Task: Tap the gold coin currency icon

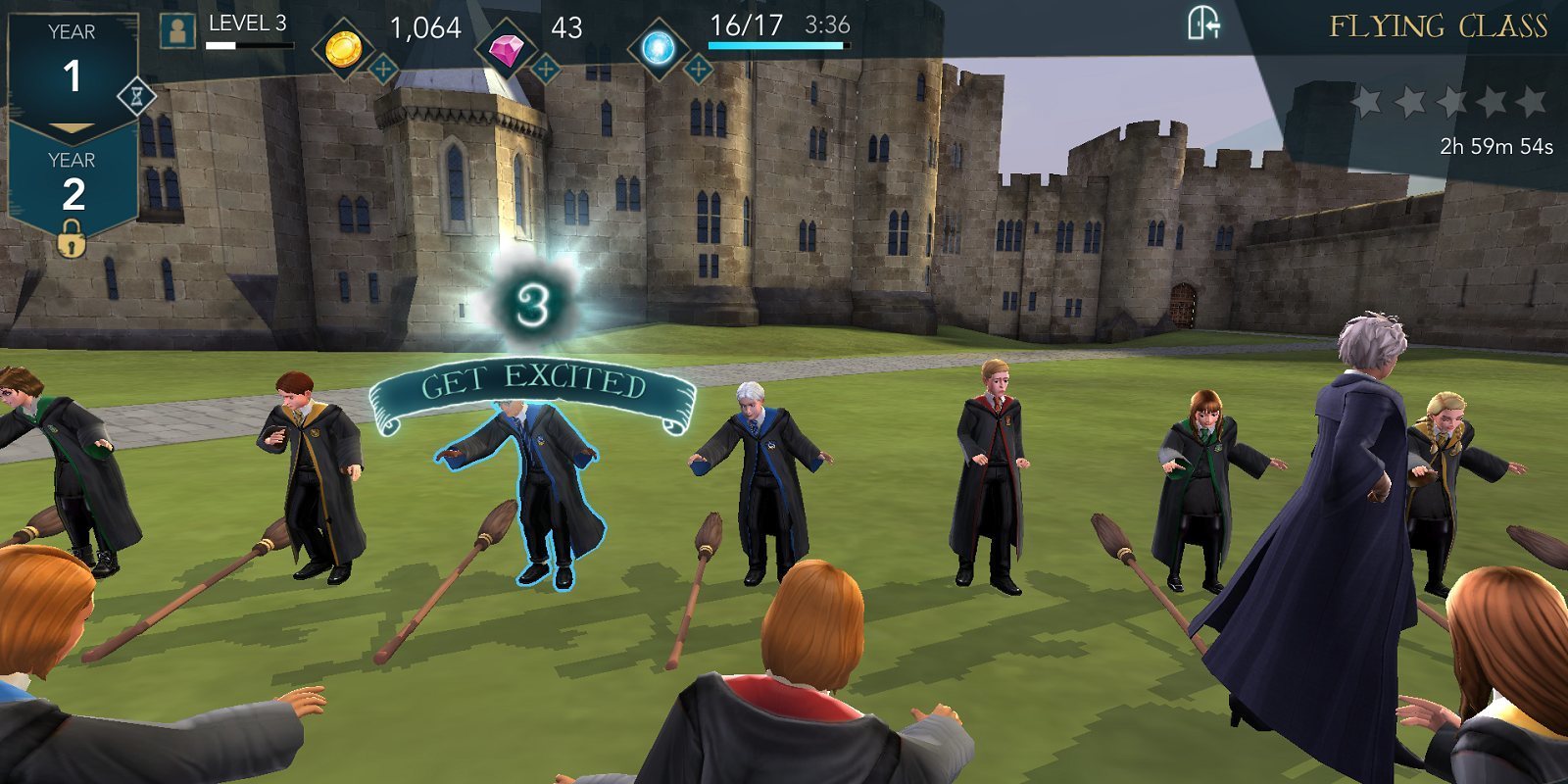Action: point(345,47)
